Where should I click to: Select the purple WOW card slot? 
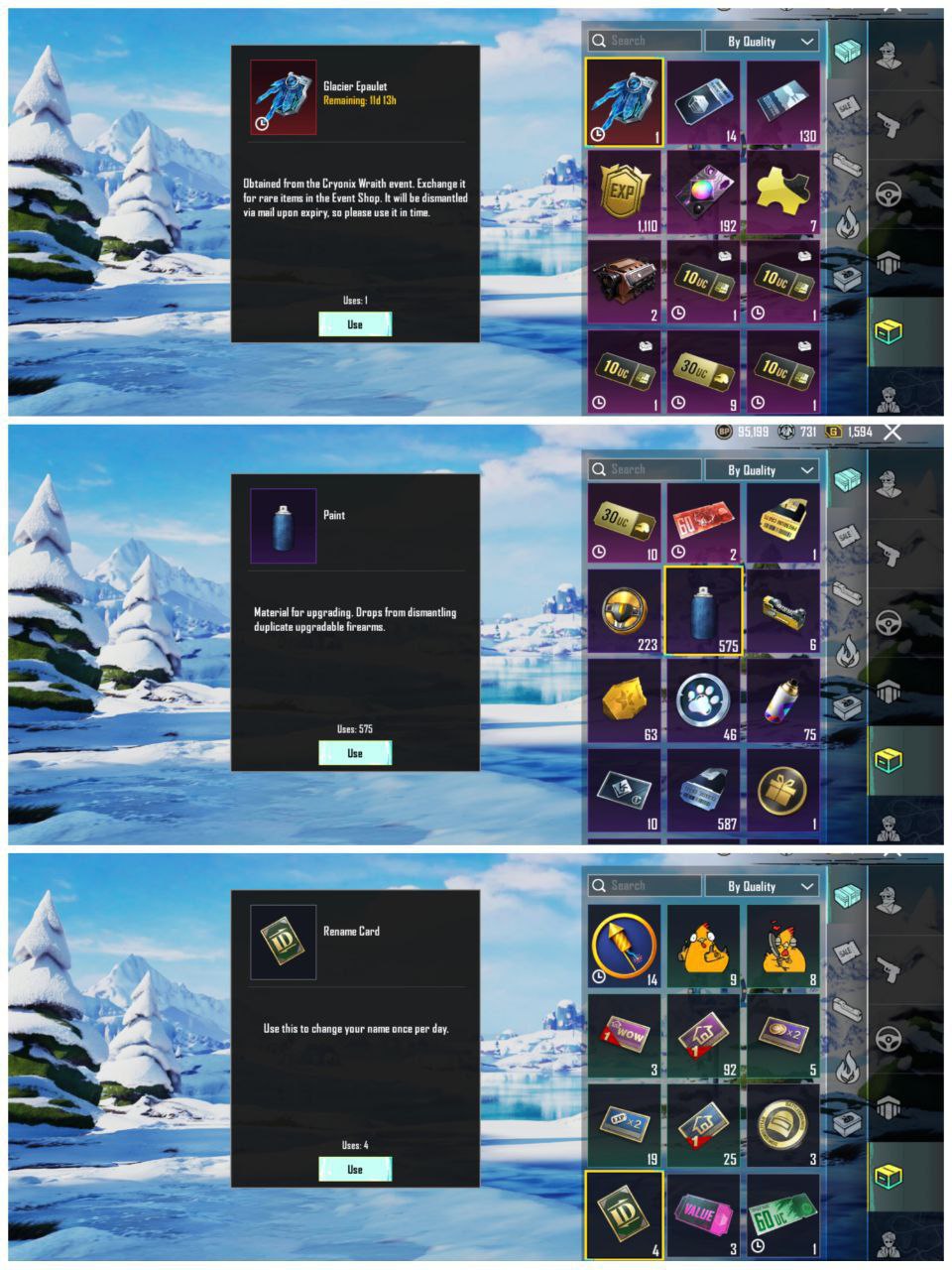624,1035
